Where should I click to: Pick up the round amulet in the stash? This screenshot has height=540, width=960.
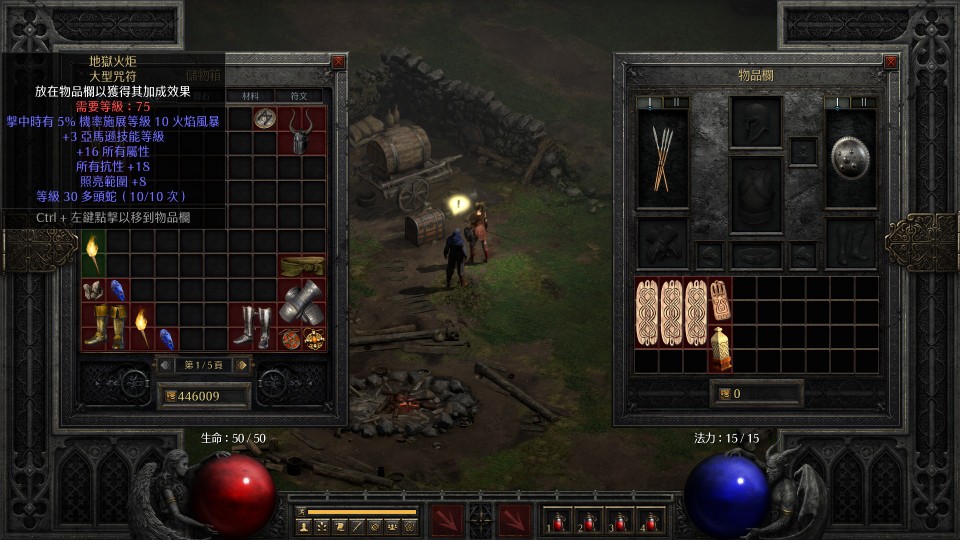pyautogui.click(x=264, y=117)
